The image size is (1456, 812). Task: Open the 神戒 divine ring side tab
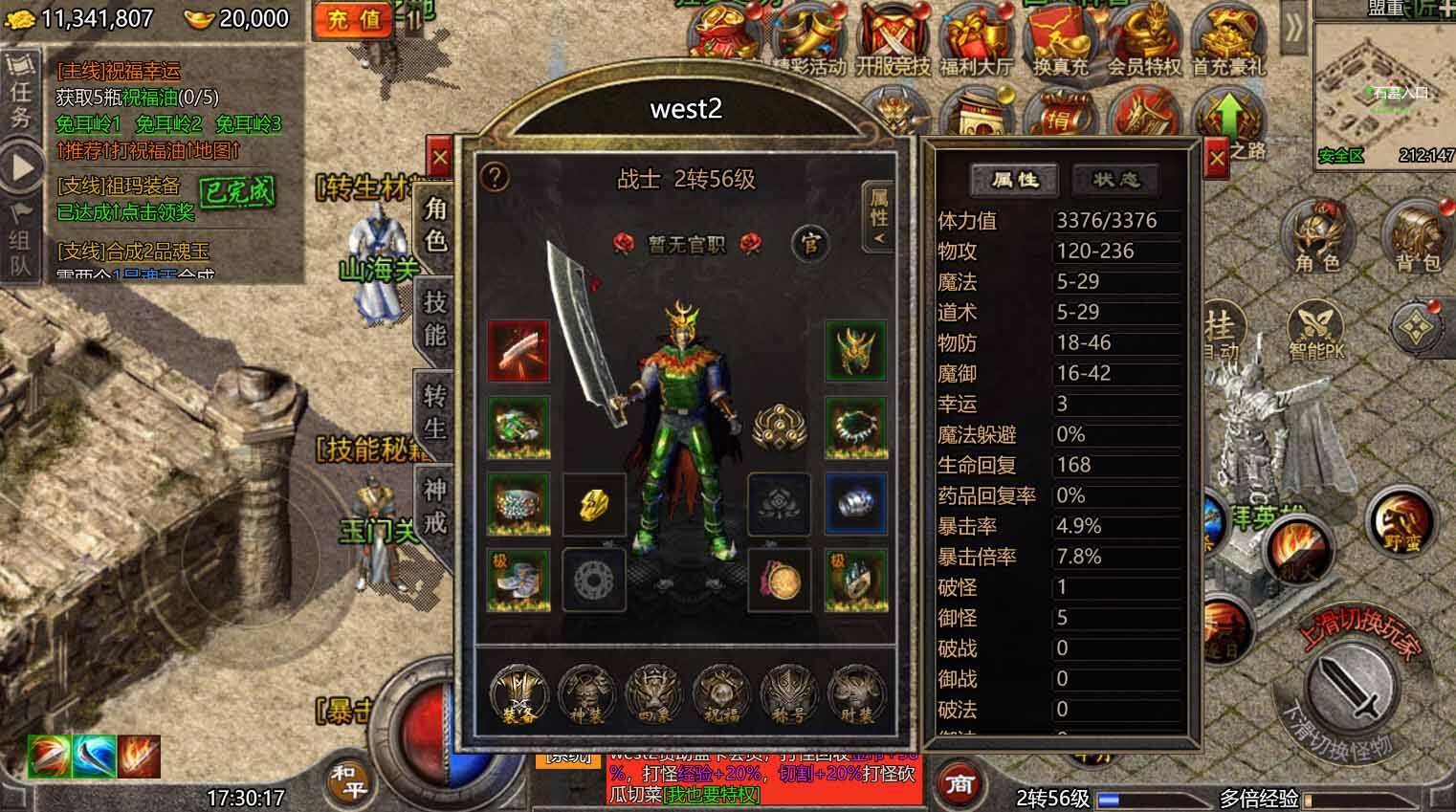(435, 504)
